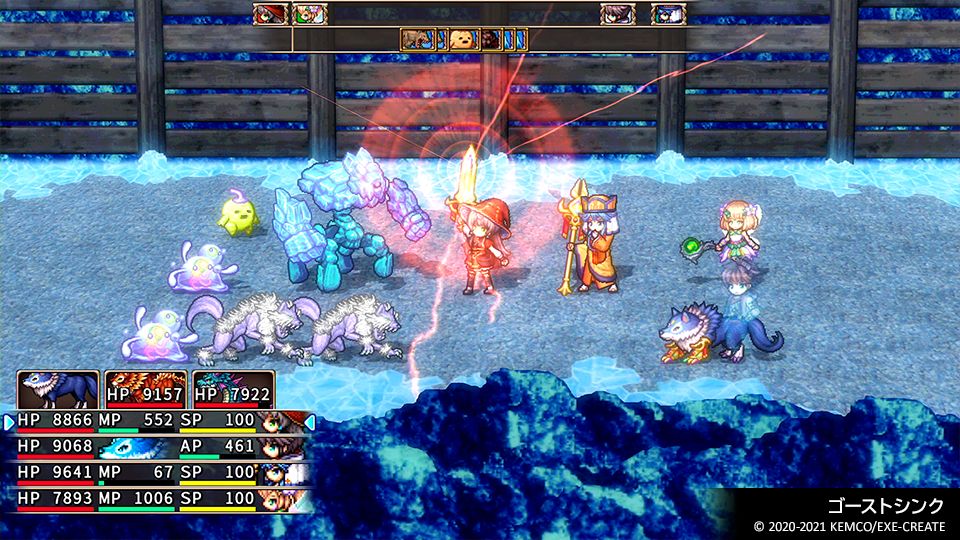Choose the party row with 1006 MP
The image size is (960, 540).
tap(160, 497)
